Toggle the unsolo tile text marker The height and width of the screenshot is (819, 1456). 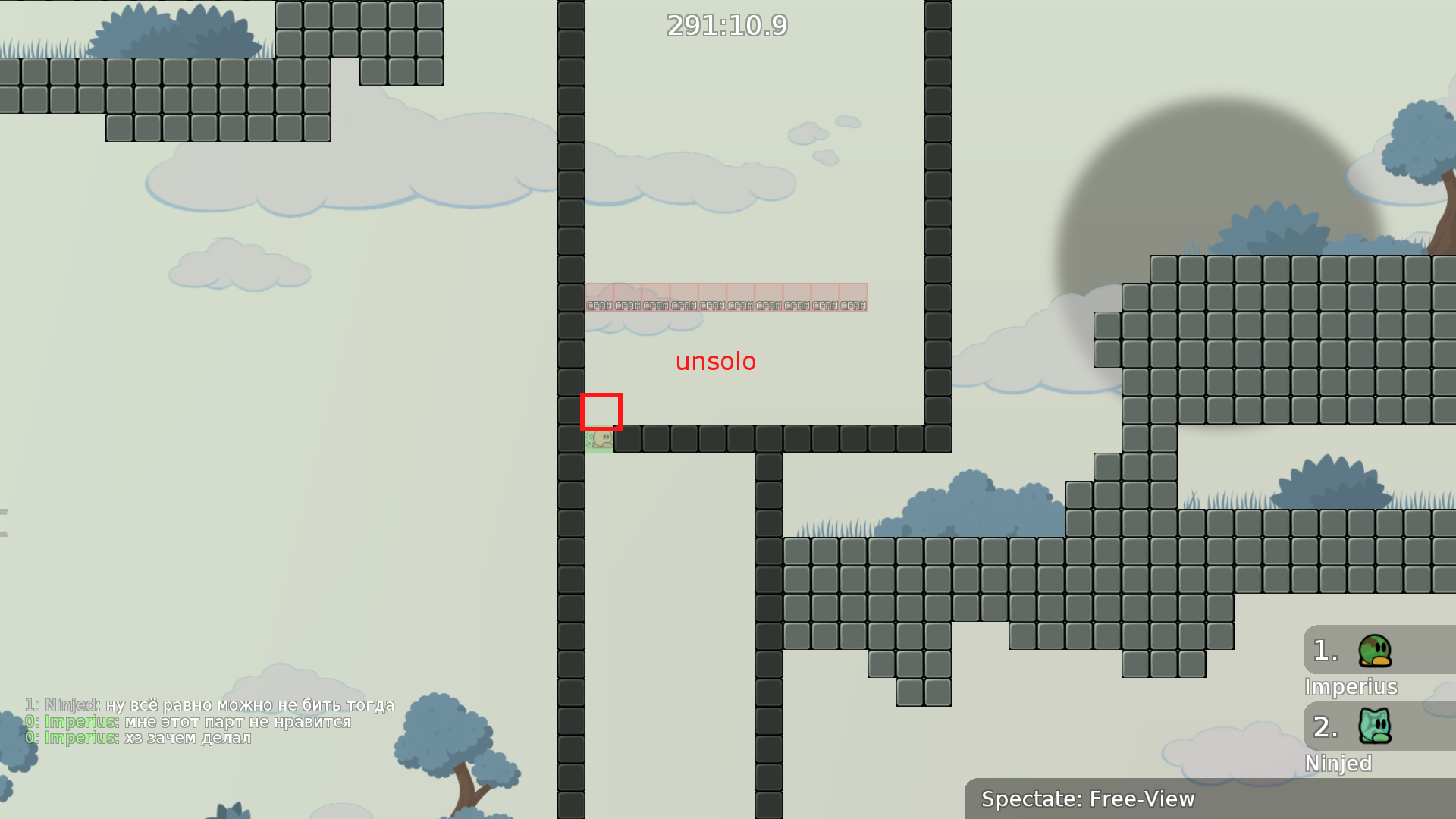click(x=716, y=362)
